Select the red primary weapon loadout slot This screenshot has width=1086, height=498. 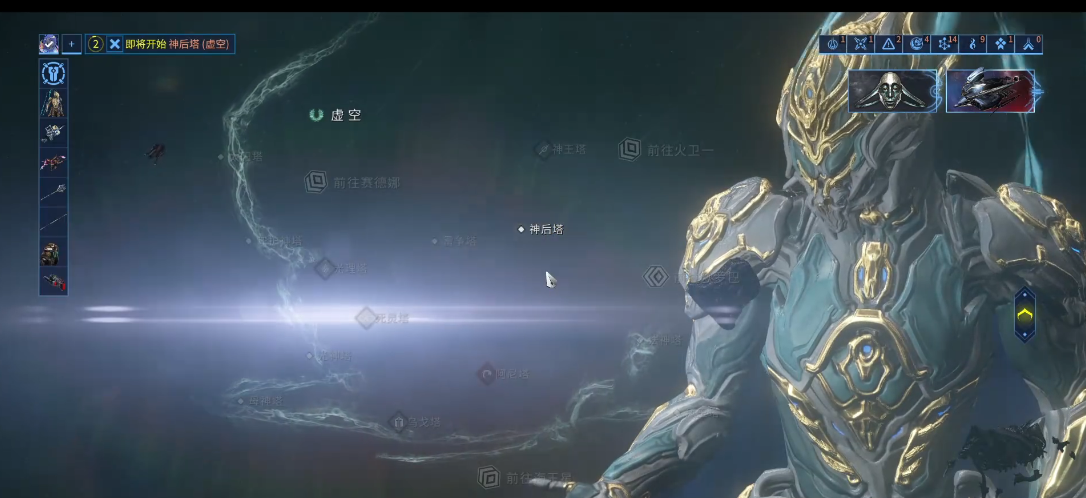coord(53,162)
